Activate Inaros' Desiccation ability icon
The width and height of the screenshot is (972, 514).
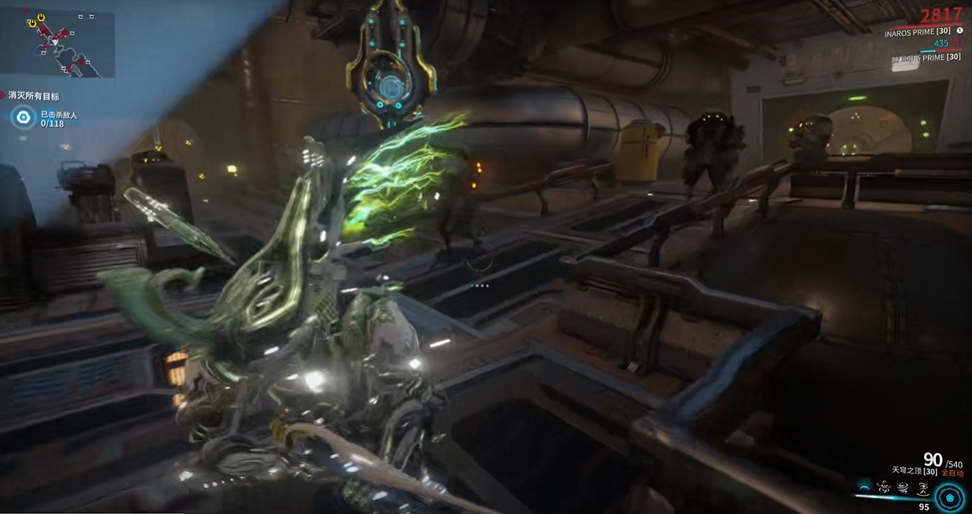click(865, 487)
